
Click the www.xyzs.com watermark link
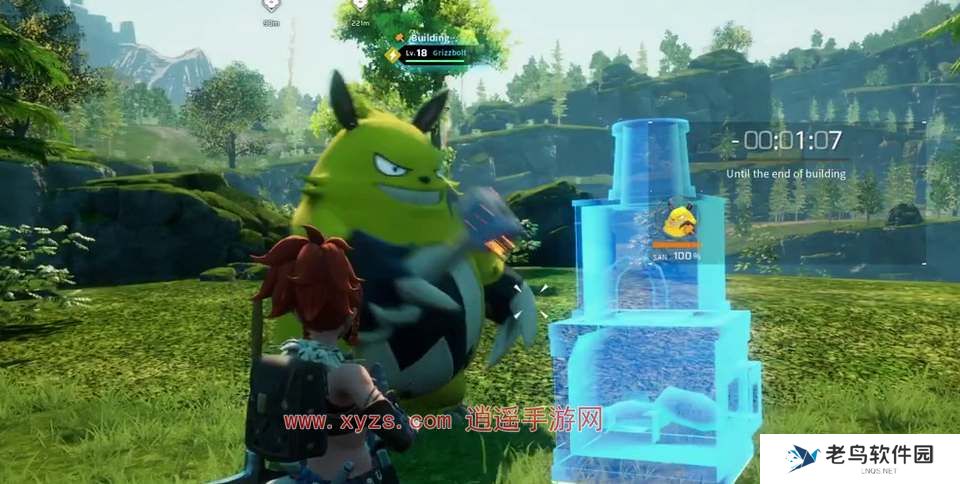pyautogui.click(x=366, y=421)
